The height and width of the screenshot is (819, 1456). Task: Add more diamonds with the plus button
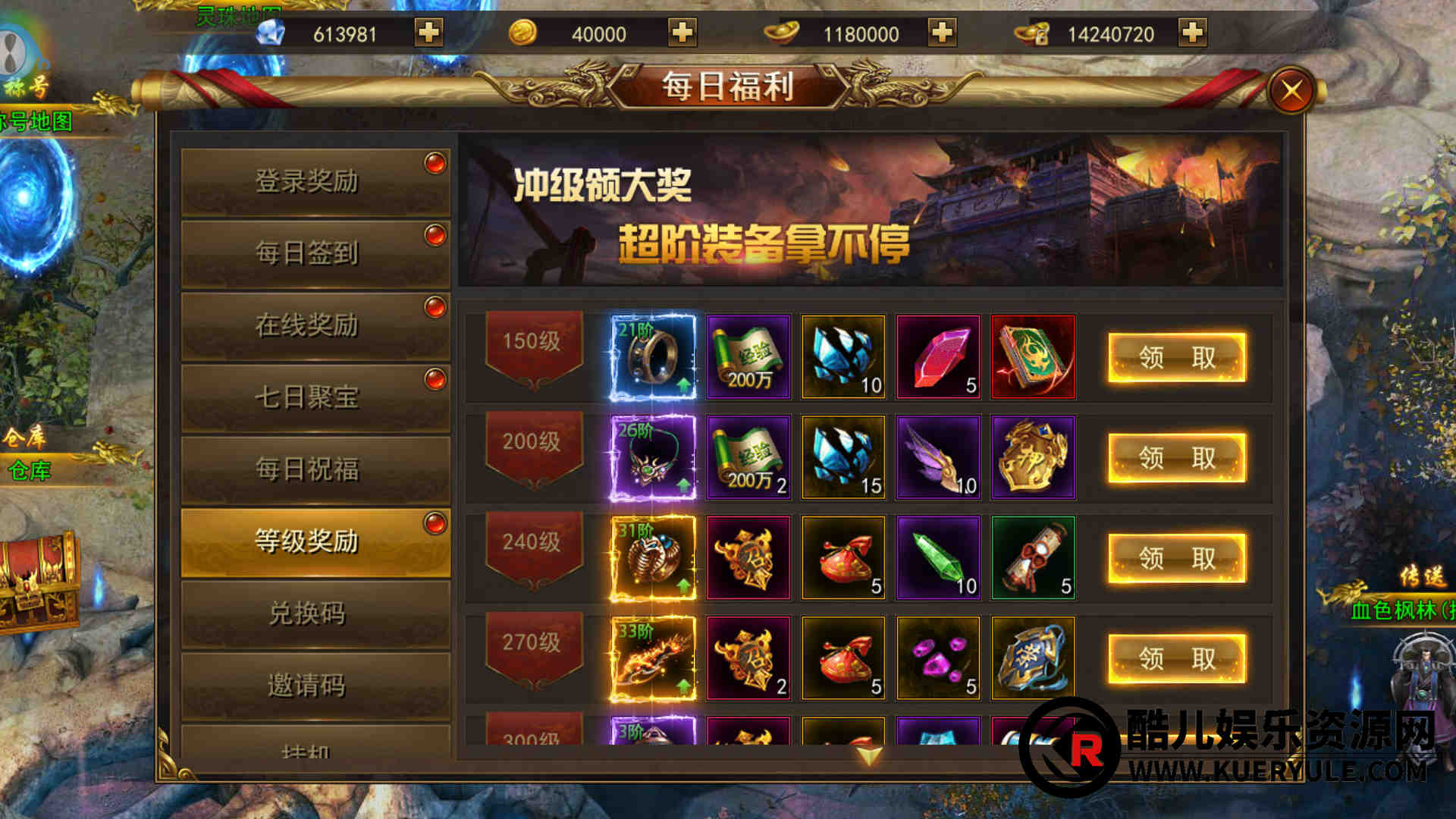(428, 33)
